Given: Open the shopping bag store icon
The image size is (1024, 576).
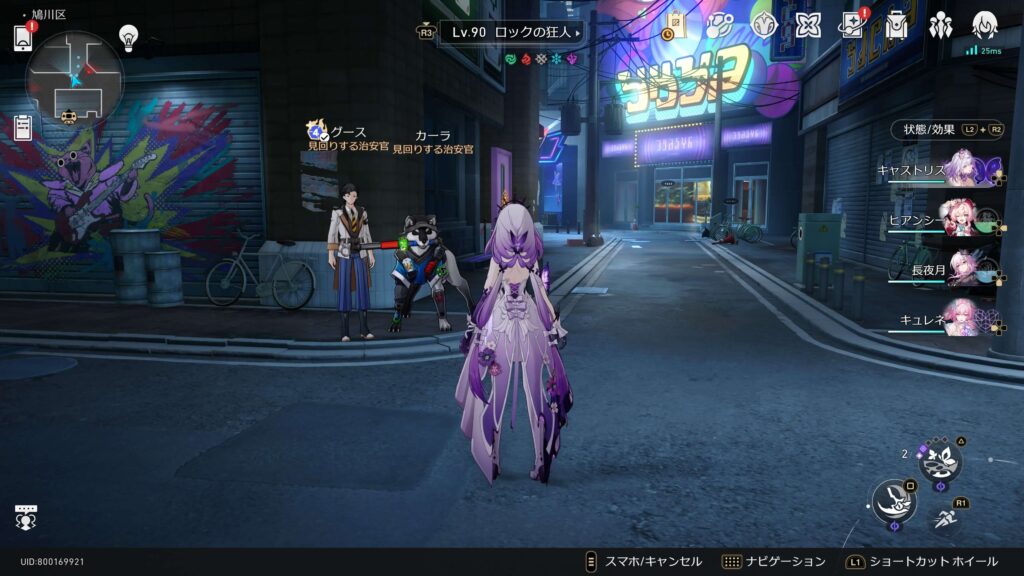Looking at the screenshot, I should click(676, 25).
